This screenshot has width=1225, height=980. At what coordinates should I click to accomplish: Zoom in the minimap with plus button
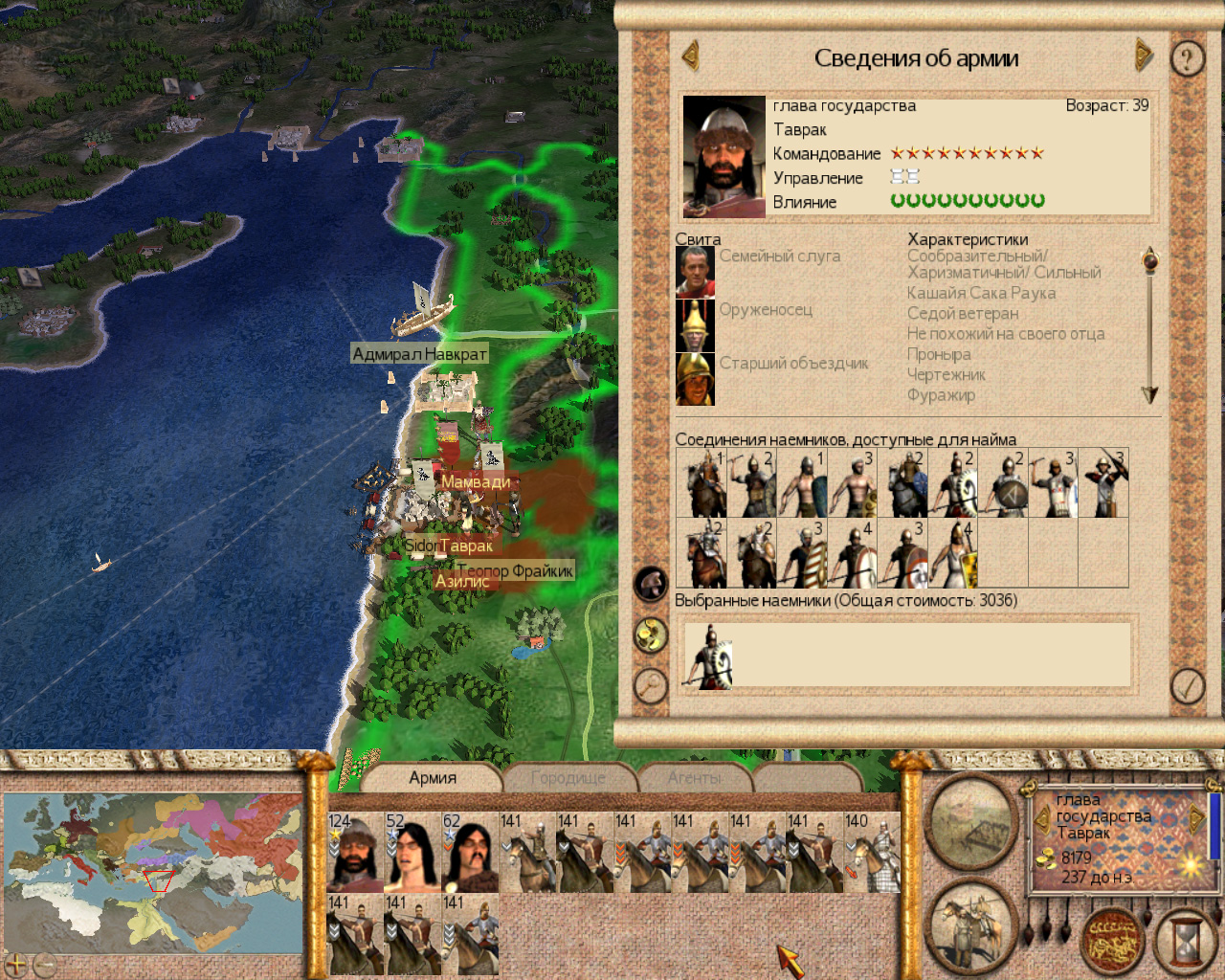click(15, 964)
